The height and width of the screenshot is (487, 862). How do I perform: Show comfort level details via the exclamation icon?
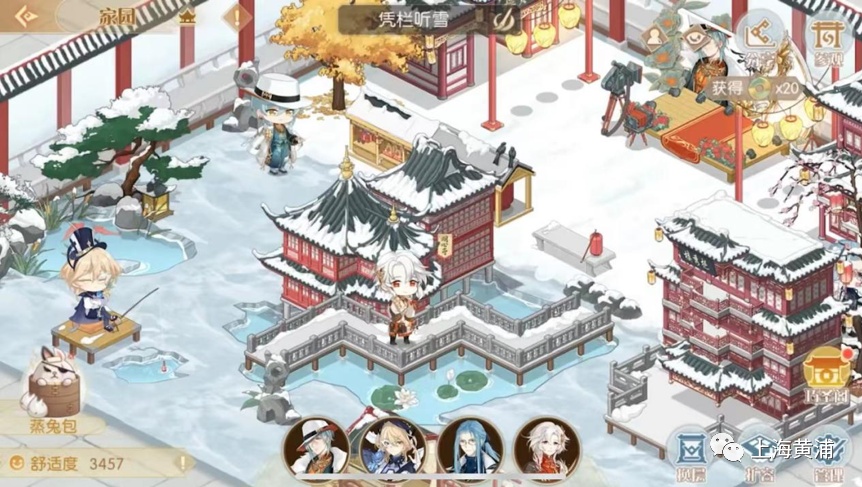183,463
